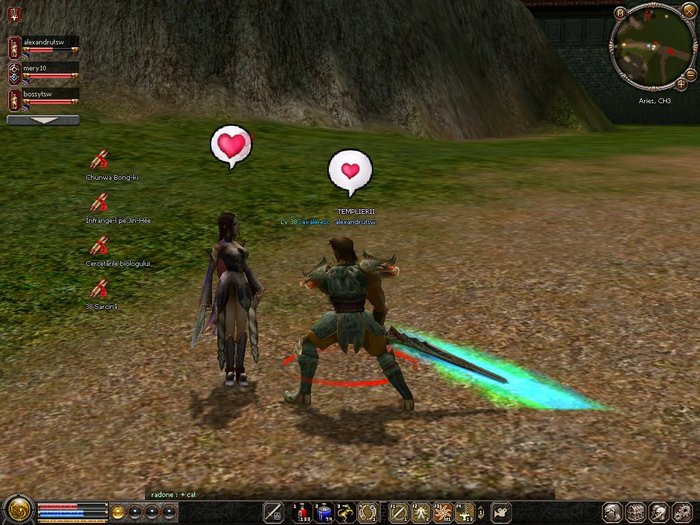This screenshot has width=700, height=525.
Task: Click the round gold emblem button
Action: pos(17,509)
